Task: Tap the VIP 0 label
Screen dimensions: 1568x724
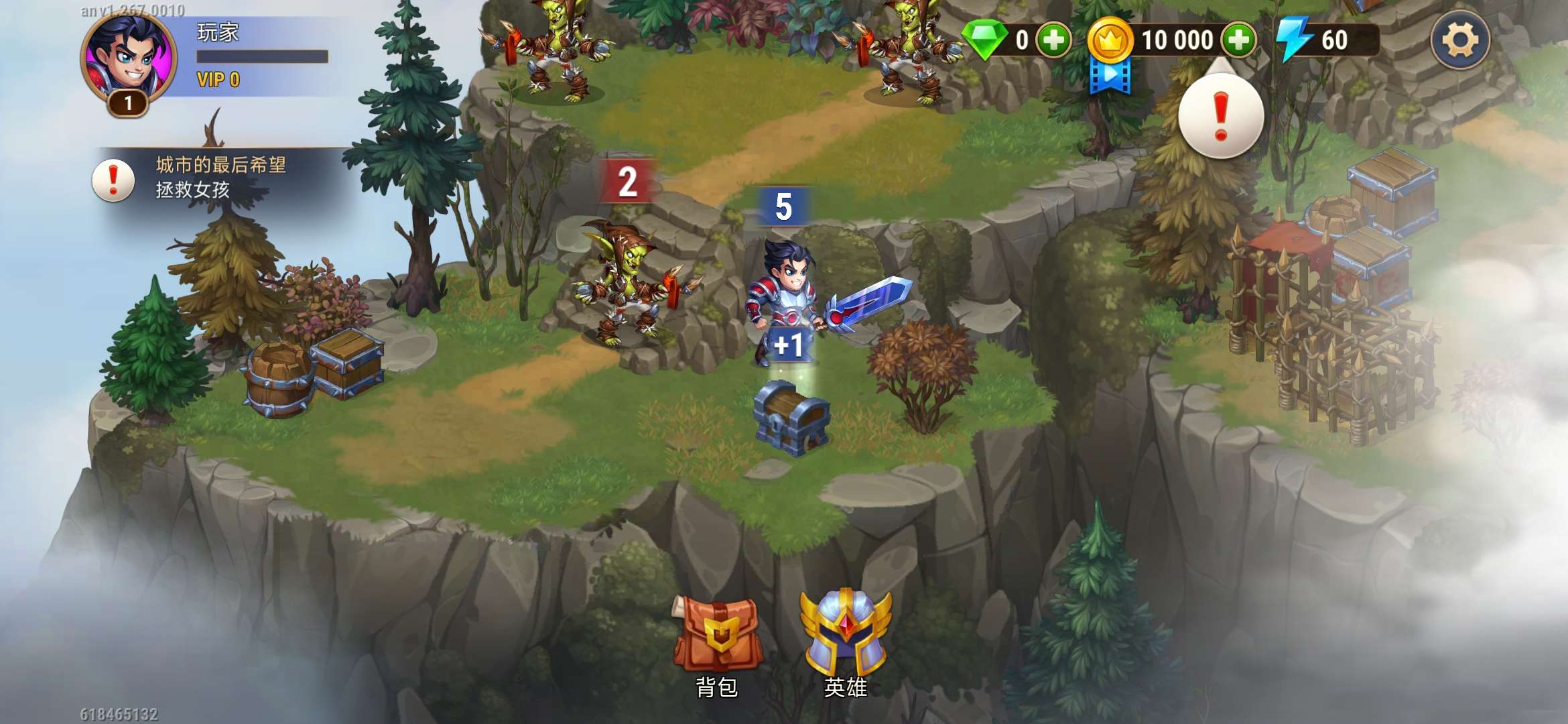Action: tap(218, 80)
